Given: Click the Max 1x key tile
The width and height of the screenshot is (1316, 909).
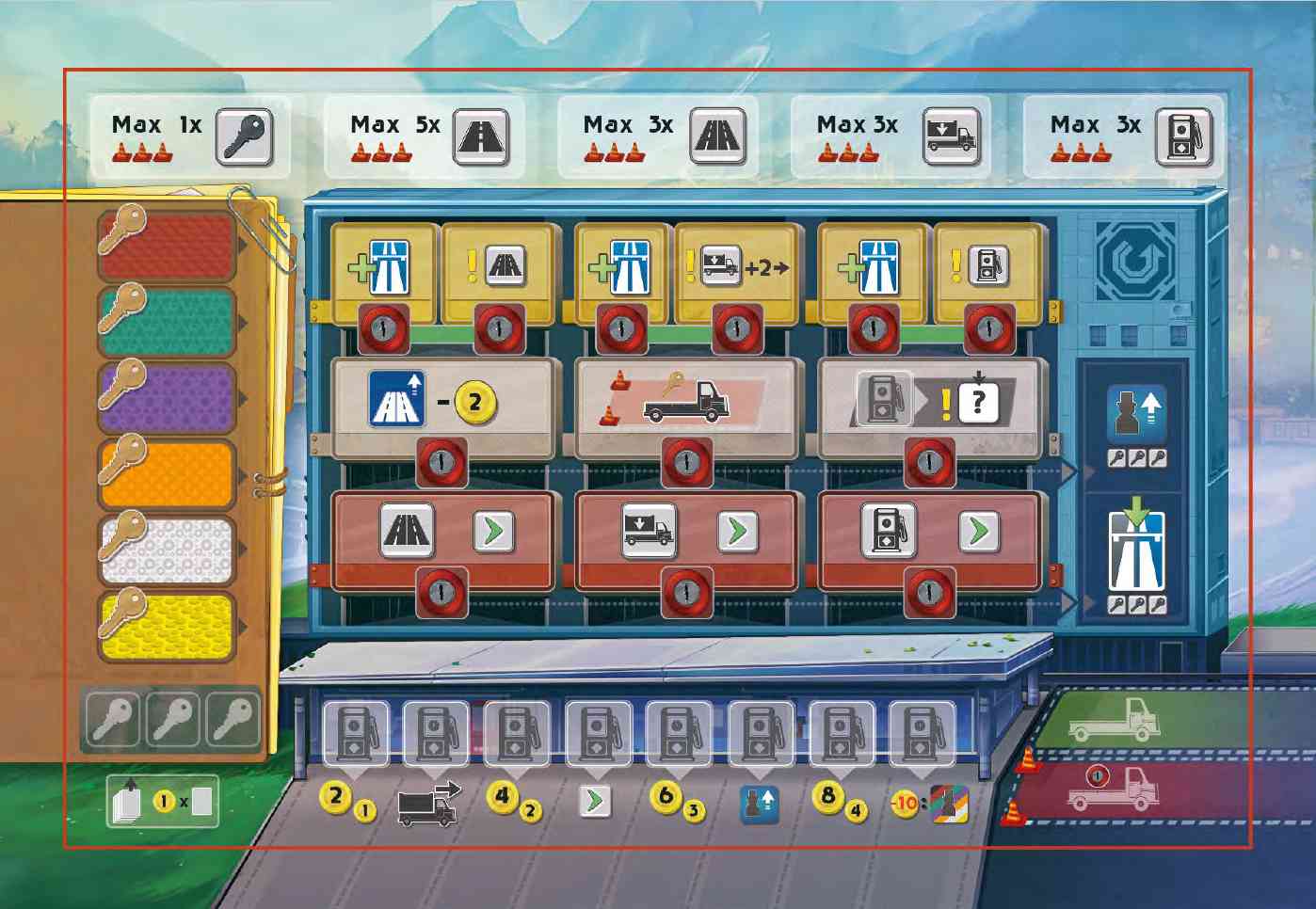Looking at the screenshot, I should 185,137.
